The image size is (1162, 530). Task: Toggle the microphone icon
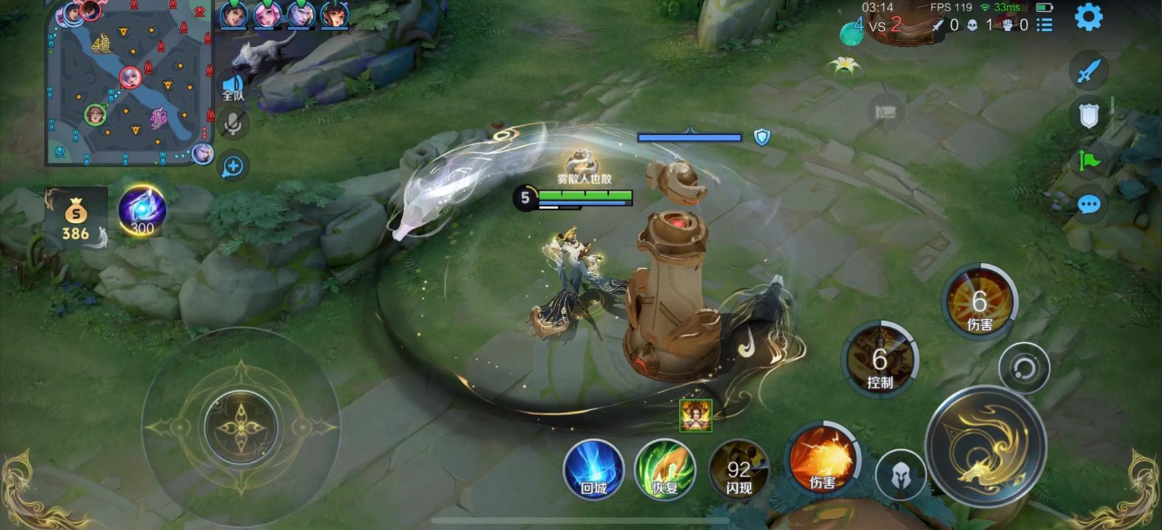tap(233, 124)
